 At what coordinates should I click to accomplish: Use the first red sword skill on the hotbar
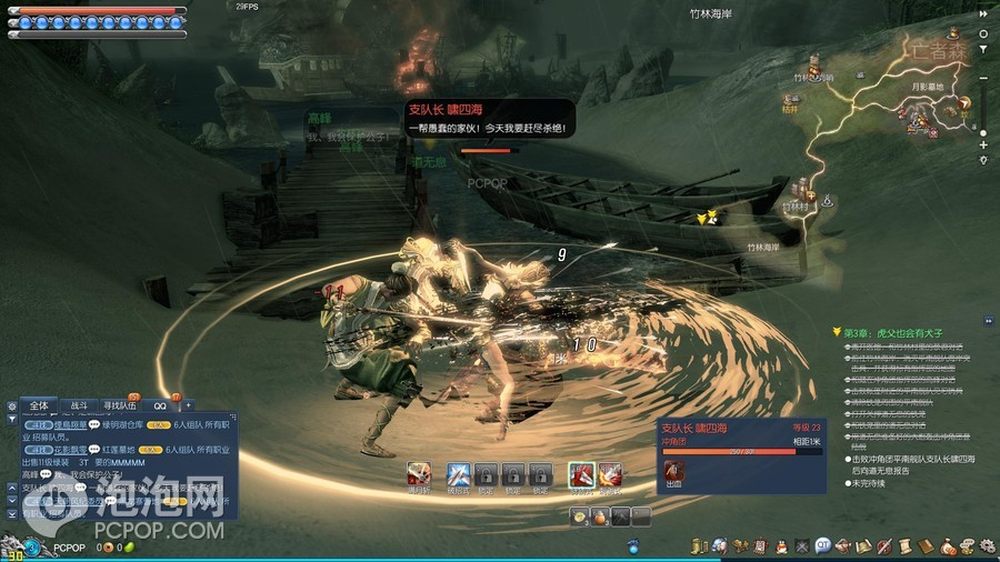point(419,474)
